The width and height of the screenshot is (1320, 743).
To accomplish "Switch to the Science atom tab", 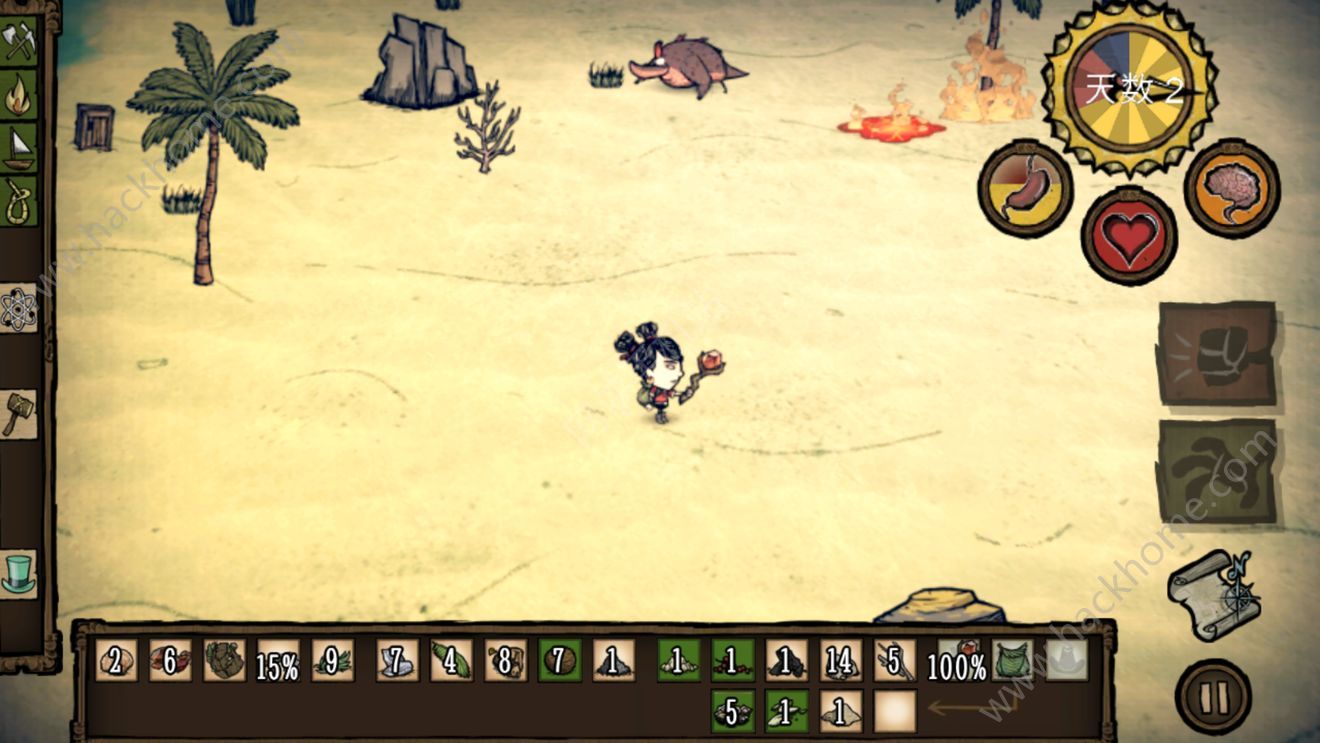I will click(x=19, y=310).
